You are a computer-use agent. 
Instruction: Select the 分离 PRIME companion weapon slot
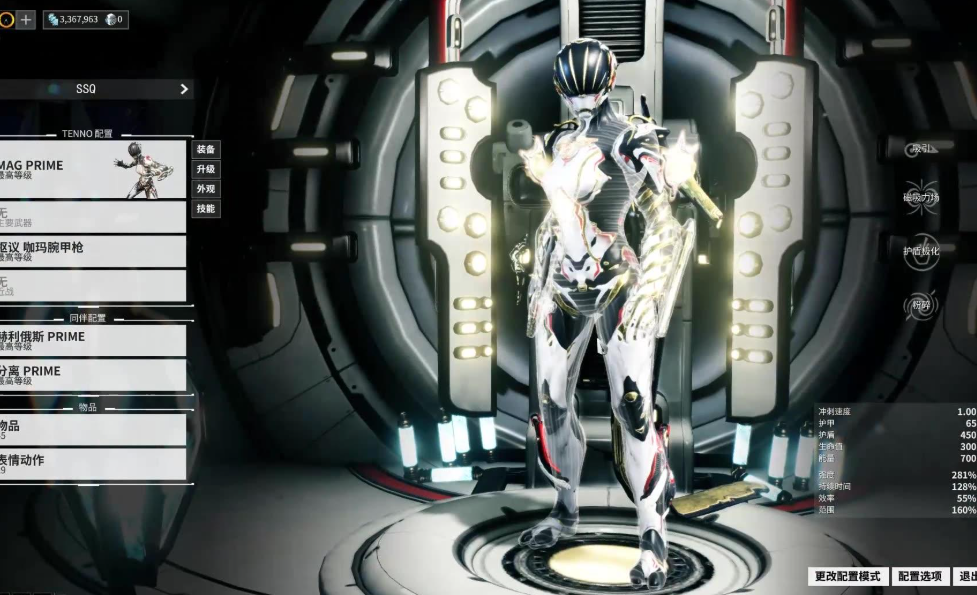[x=92, y=375]
